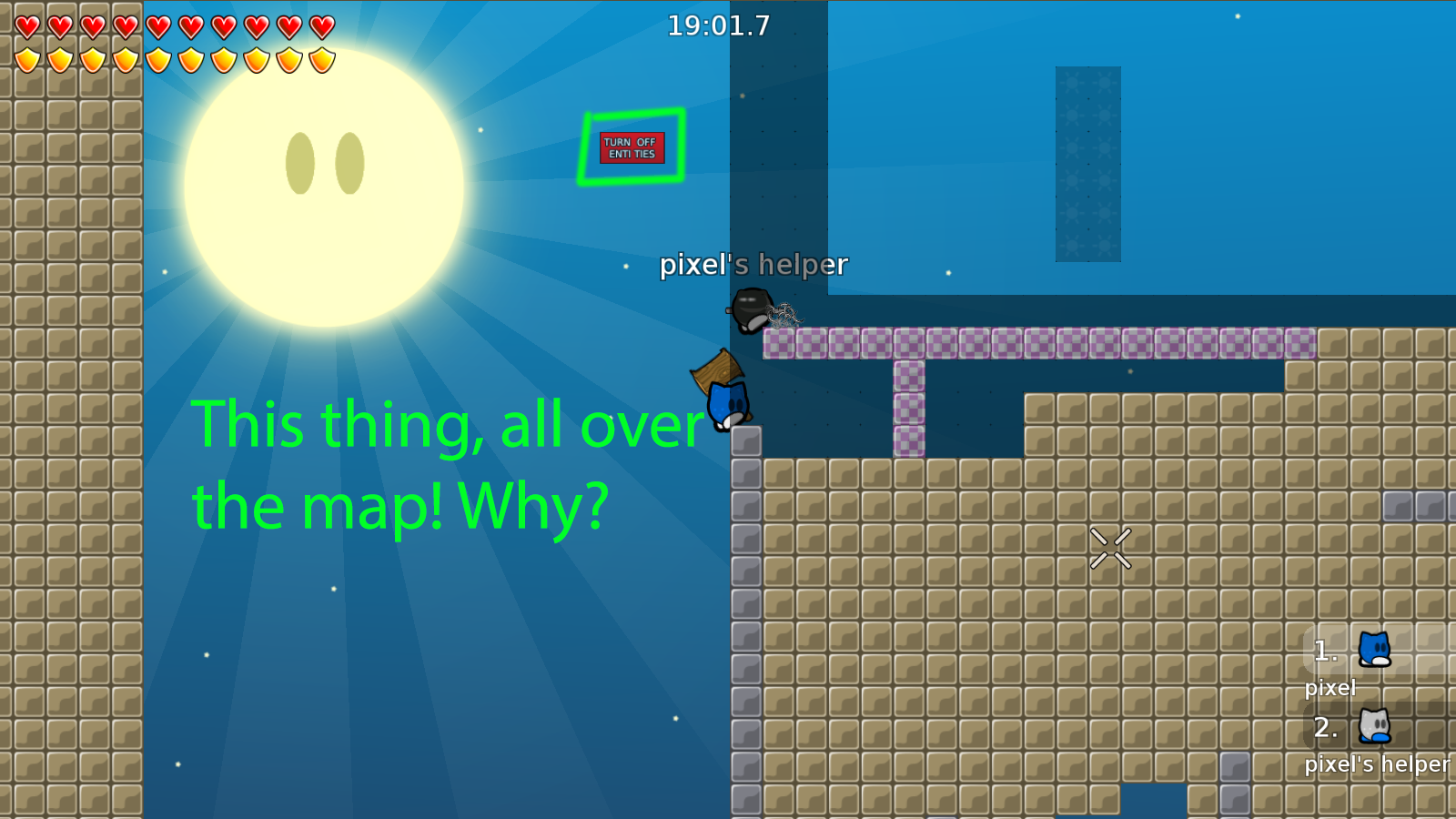1456x819 pixels.
Task: Click the blue tee avatar next to rank 1
Action: tap(1372, 651)
